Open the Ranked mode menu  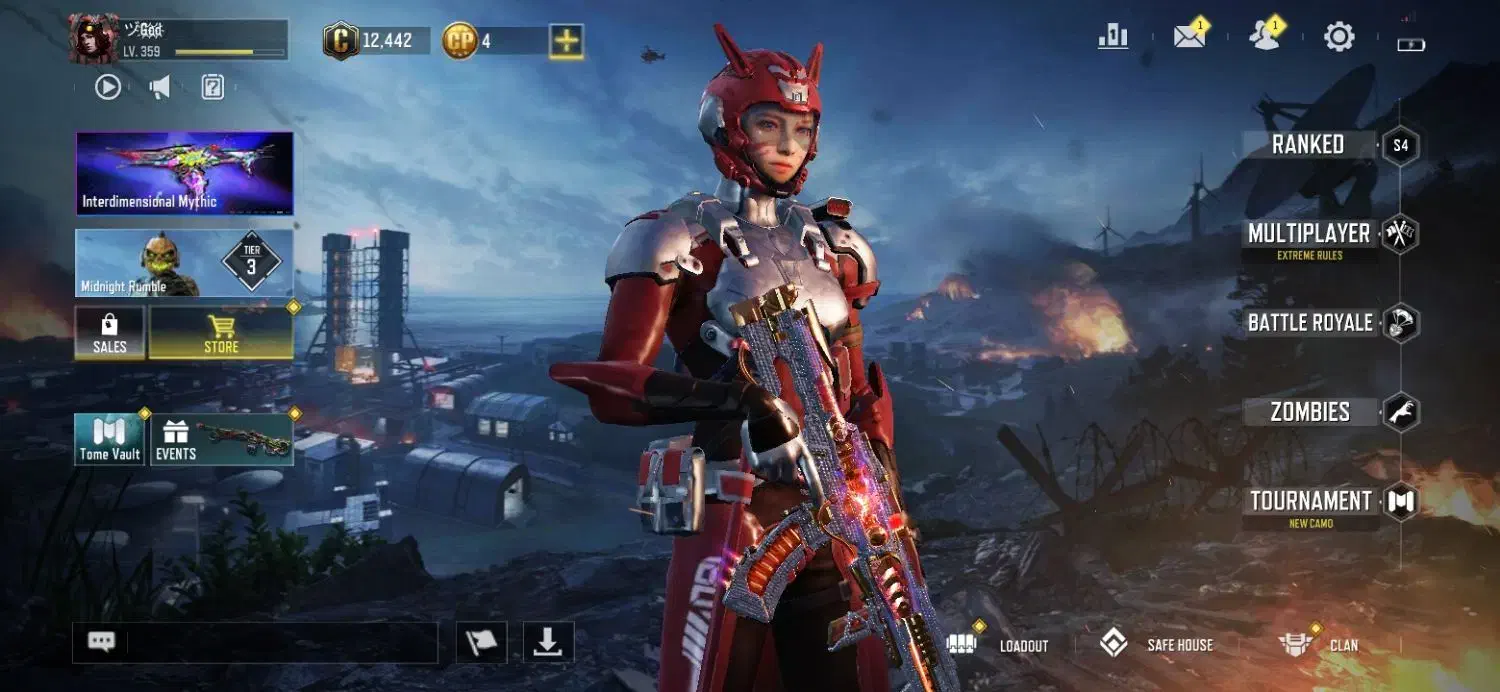click(x=1309, y=145)
